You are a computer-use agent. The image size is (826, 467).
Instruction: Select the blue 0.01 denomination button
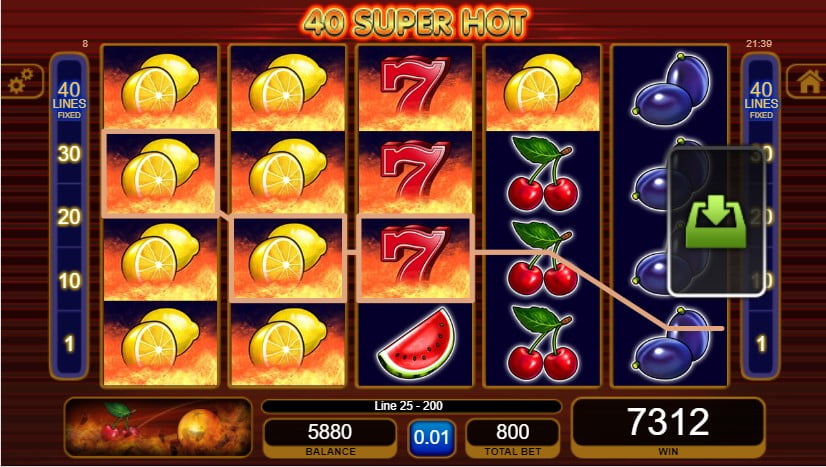point(430,437)
